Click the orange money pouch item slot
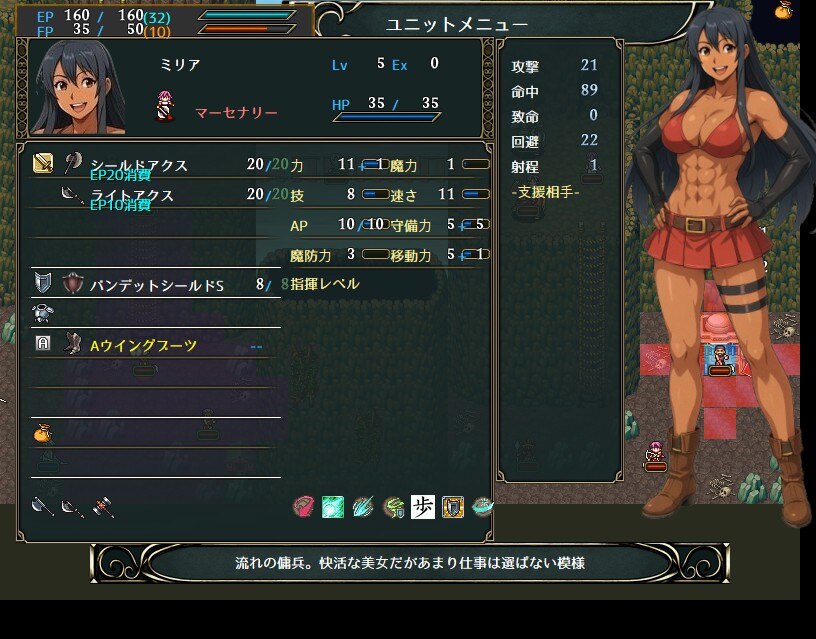 pos(42,433)
